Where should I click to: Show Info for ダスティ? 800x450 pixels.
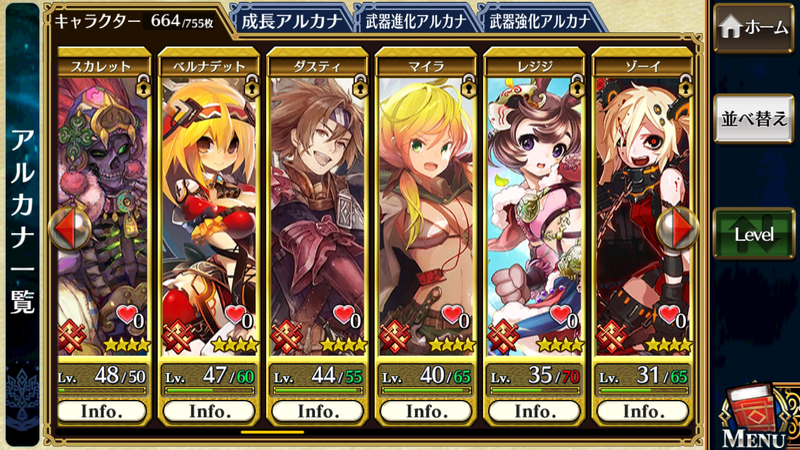tap(317, 411)
